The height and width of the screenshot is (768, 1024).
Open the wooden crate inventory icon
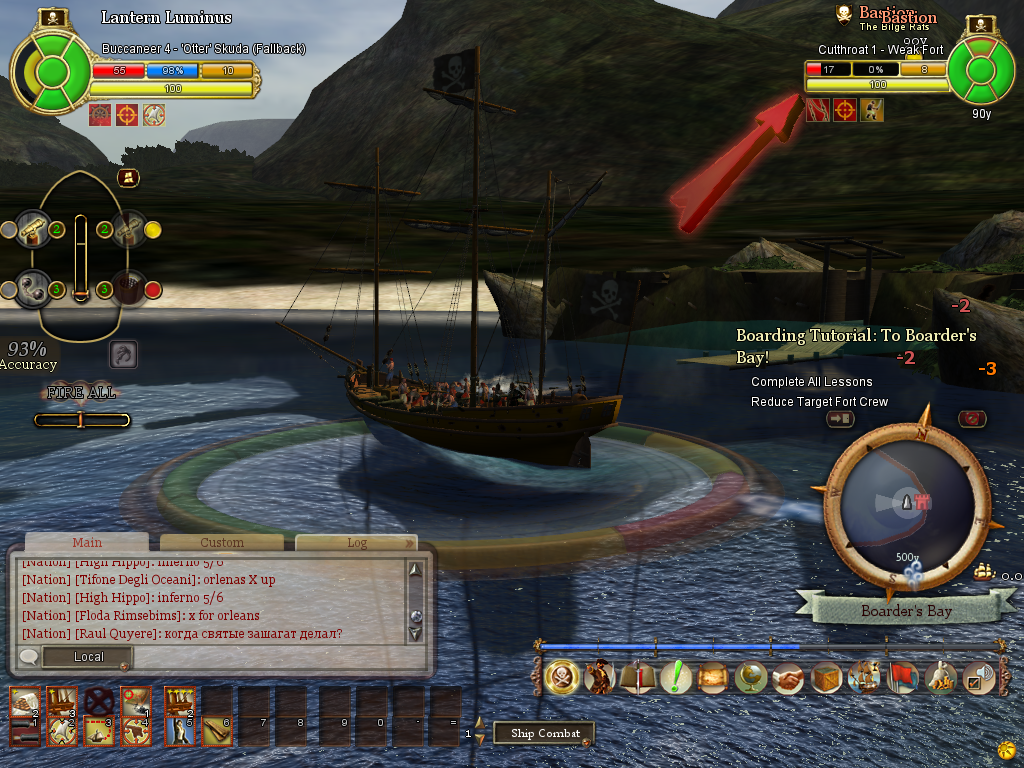[826, 678]
